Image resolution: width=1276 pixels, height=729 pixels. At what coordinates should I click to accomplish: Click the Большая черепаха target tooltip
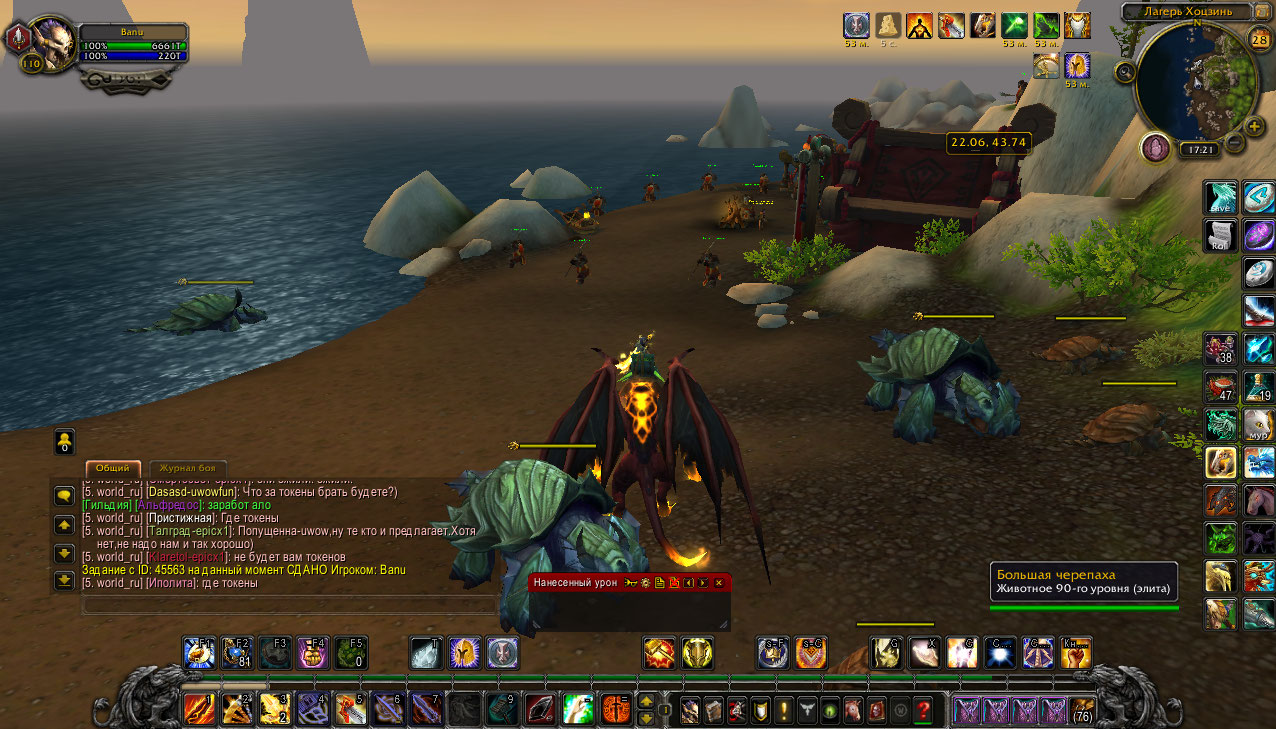(x=1083, y=581)
